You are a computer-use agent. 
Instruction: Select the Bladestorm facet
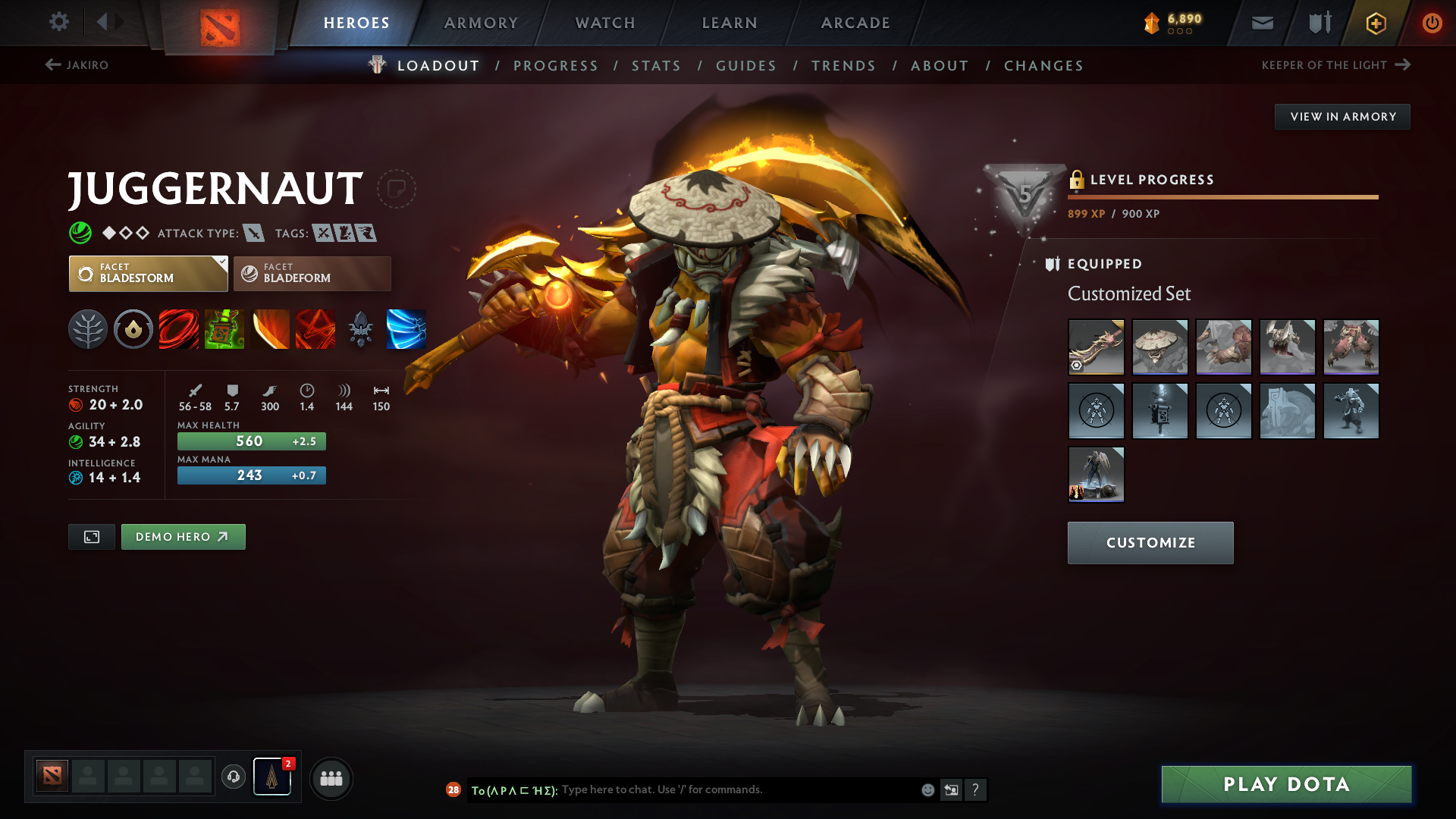148,273
